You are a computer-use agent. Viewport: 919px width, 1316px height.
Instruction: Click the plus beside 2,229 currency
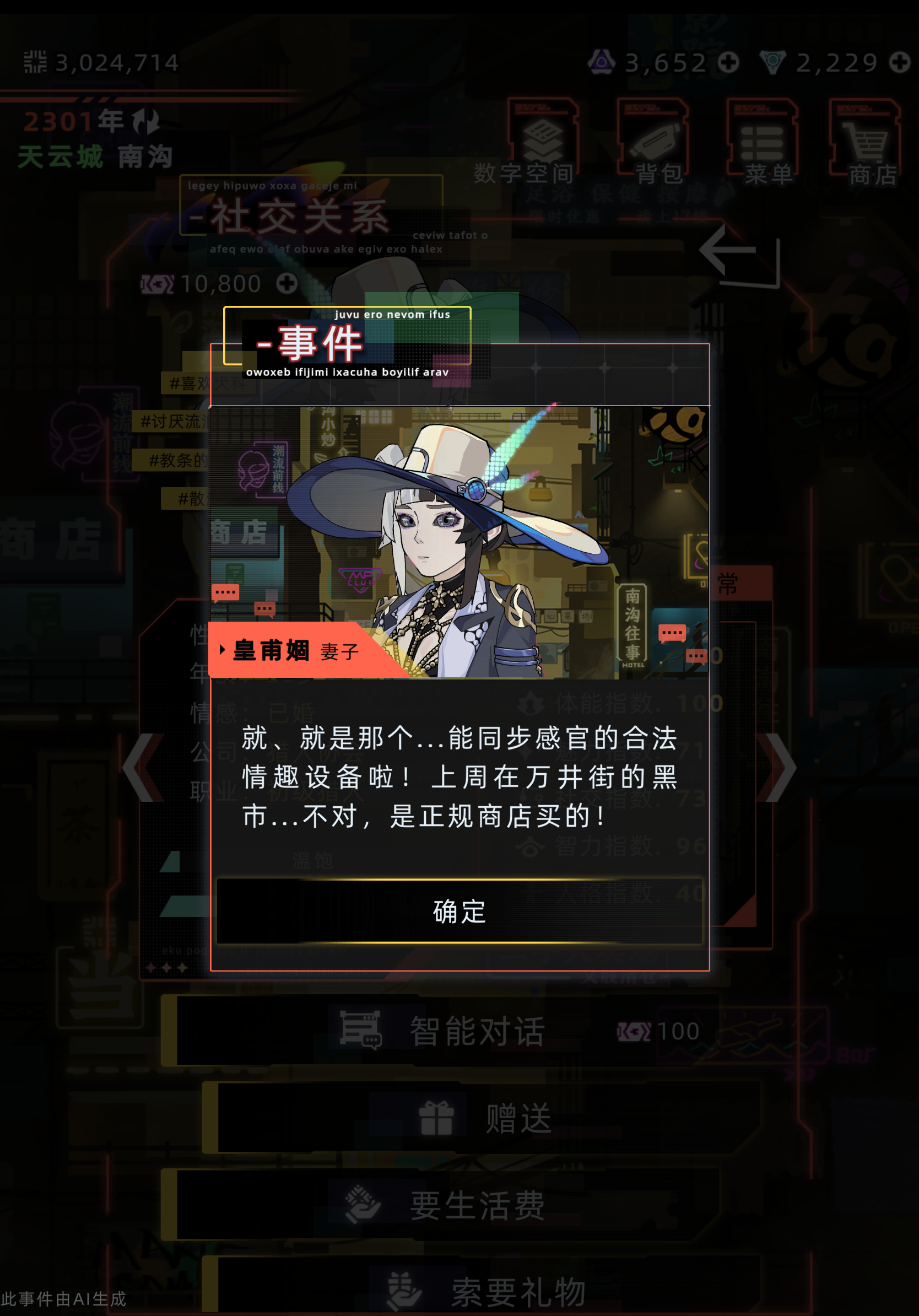tap(900, 63)
